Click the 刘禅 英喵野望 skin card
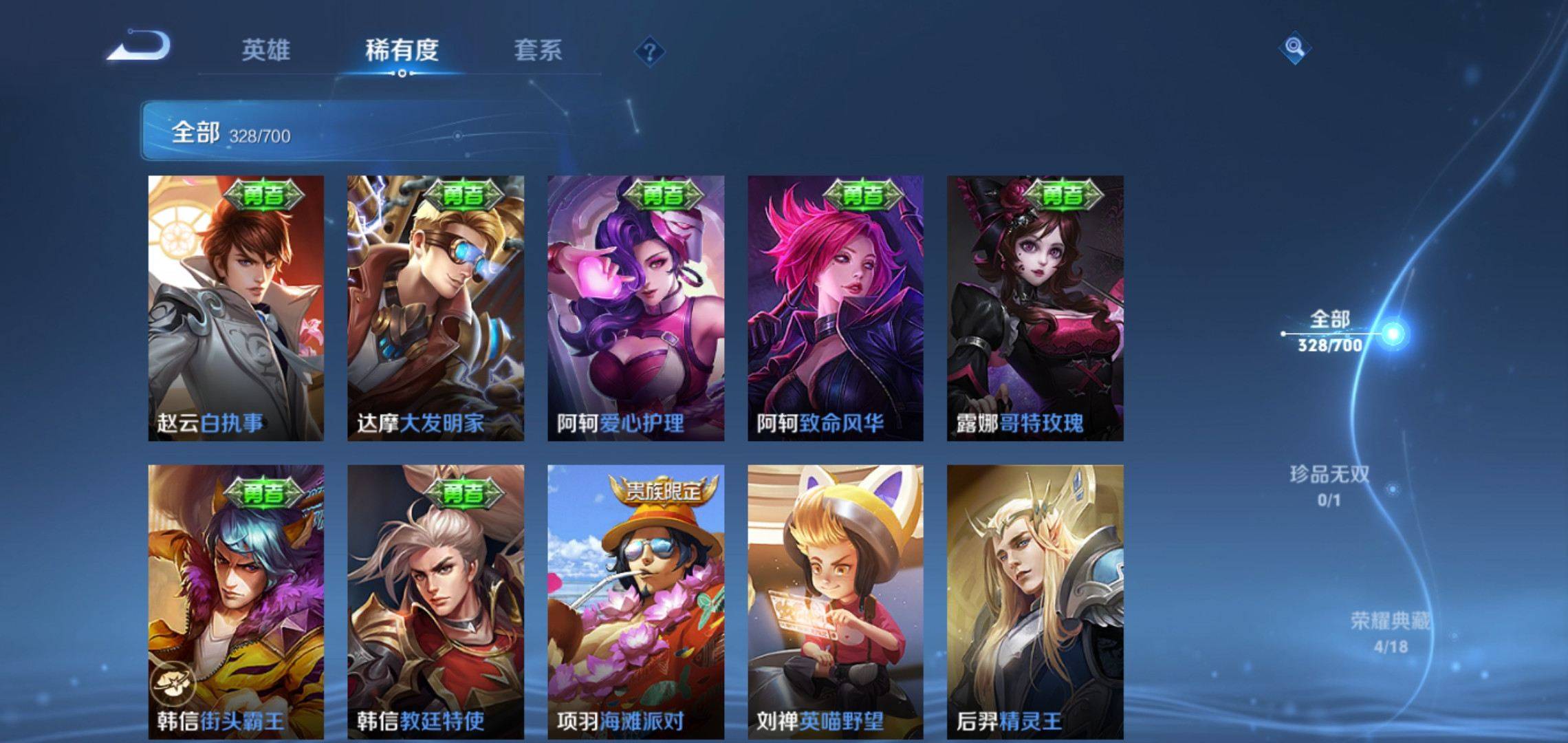1568x743 pixels. 836,601
